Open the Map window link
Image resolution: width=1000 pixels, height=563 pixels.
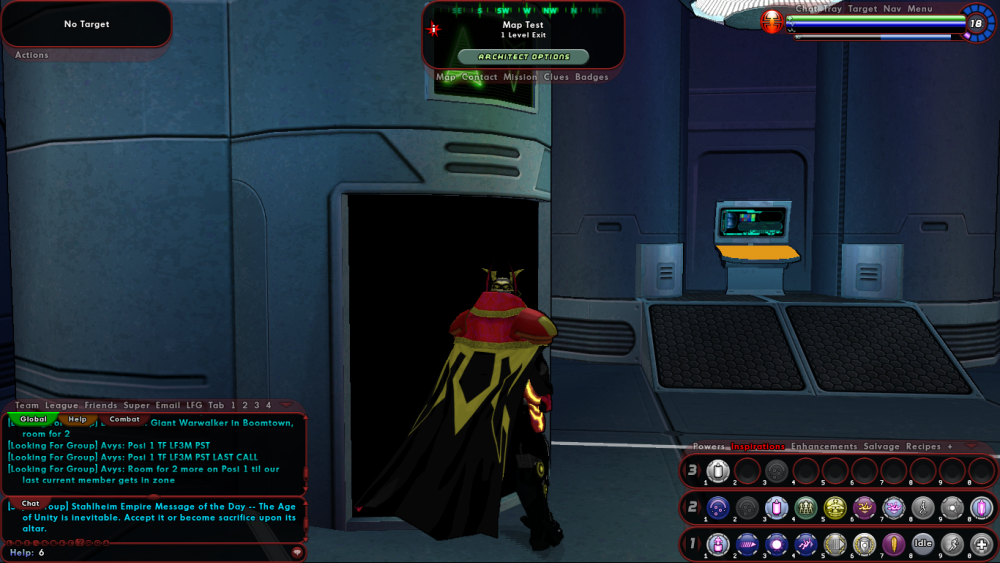click(x=446, y=77)
